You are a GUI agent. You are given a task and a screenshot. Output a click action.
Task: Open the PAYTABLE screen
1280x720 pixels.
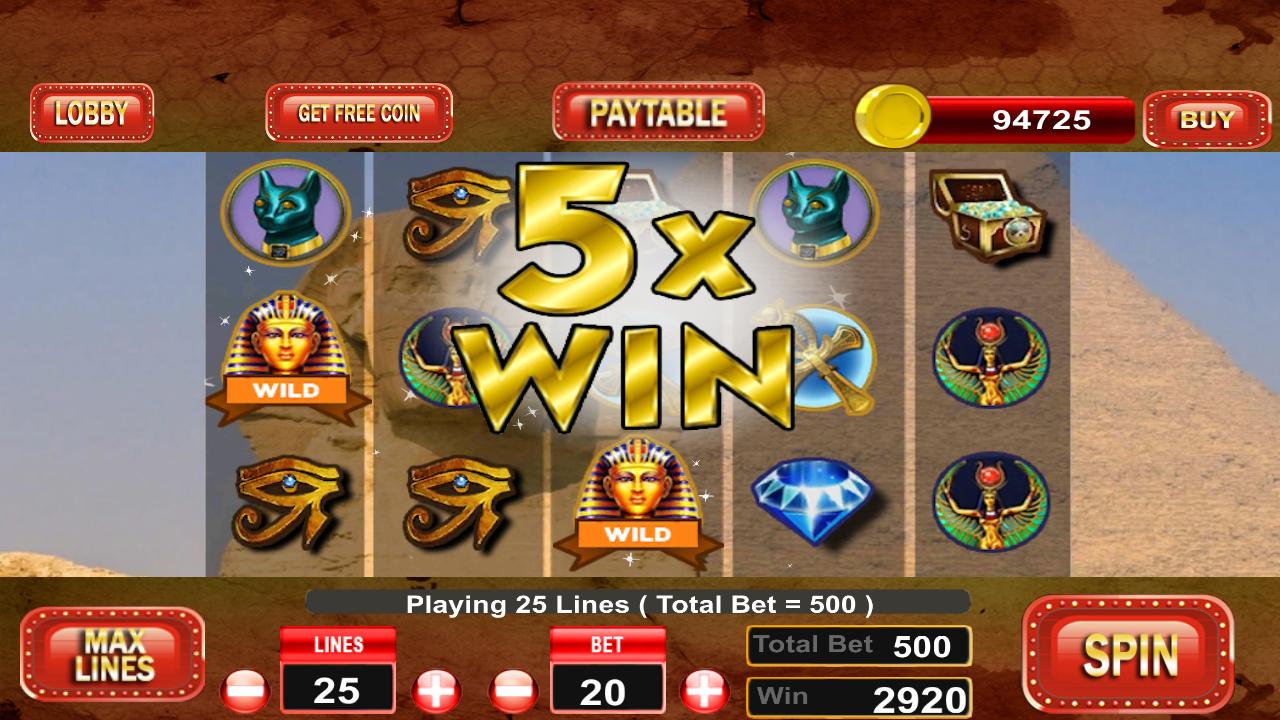click(658, 112)
